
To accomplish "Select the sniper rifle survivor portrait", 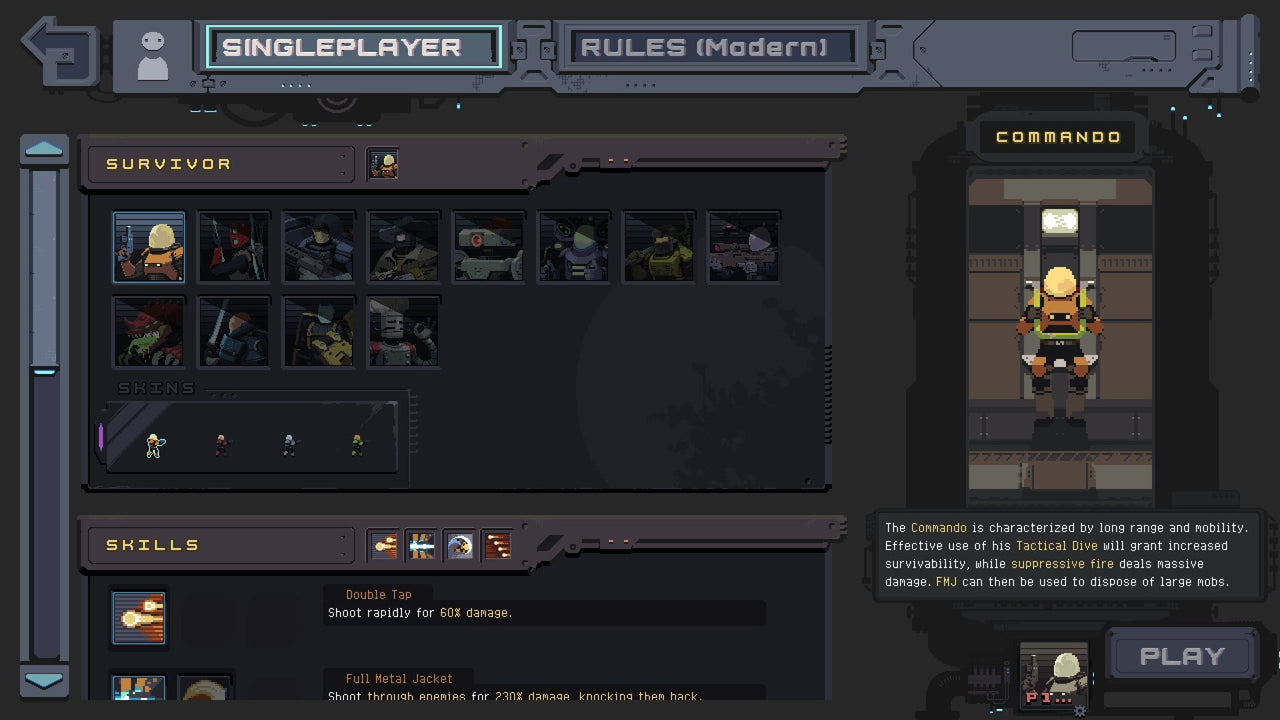I will click(743, 246).
